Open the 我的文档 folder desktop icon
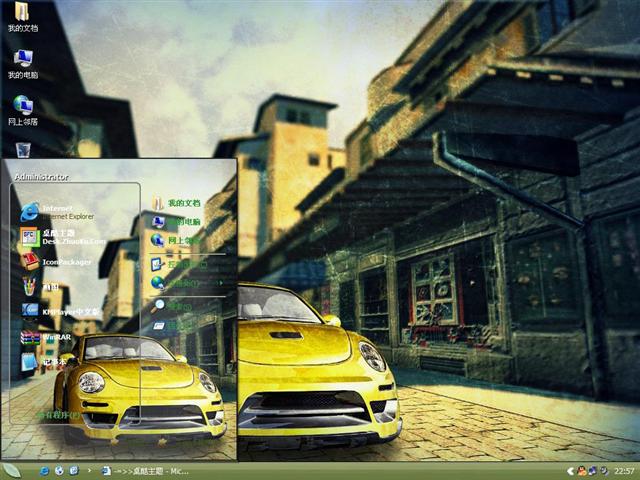The height and width of the screenshot is (480, 640). [22, 16]
